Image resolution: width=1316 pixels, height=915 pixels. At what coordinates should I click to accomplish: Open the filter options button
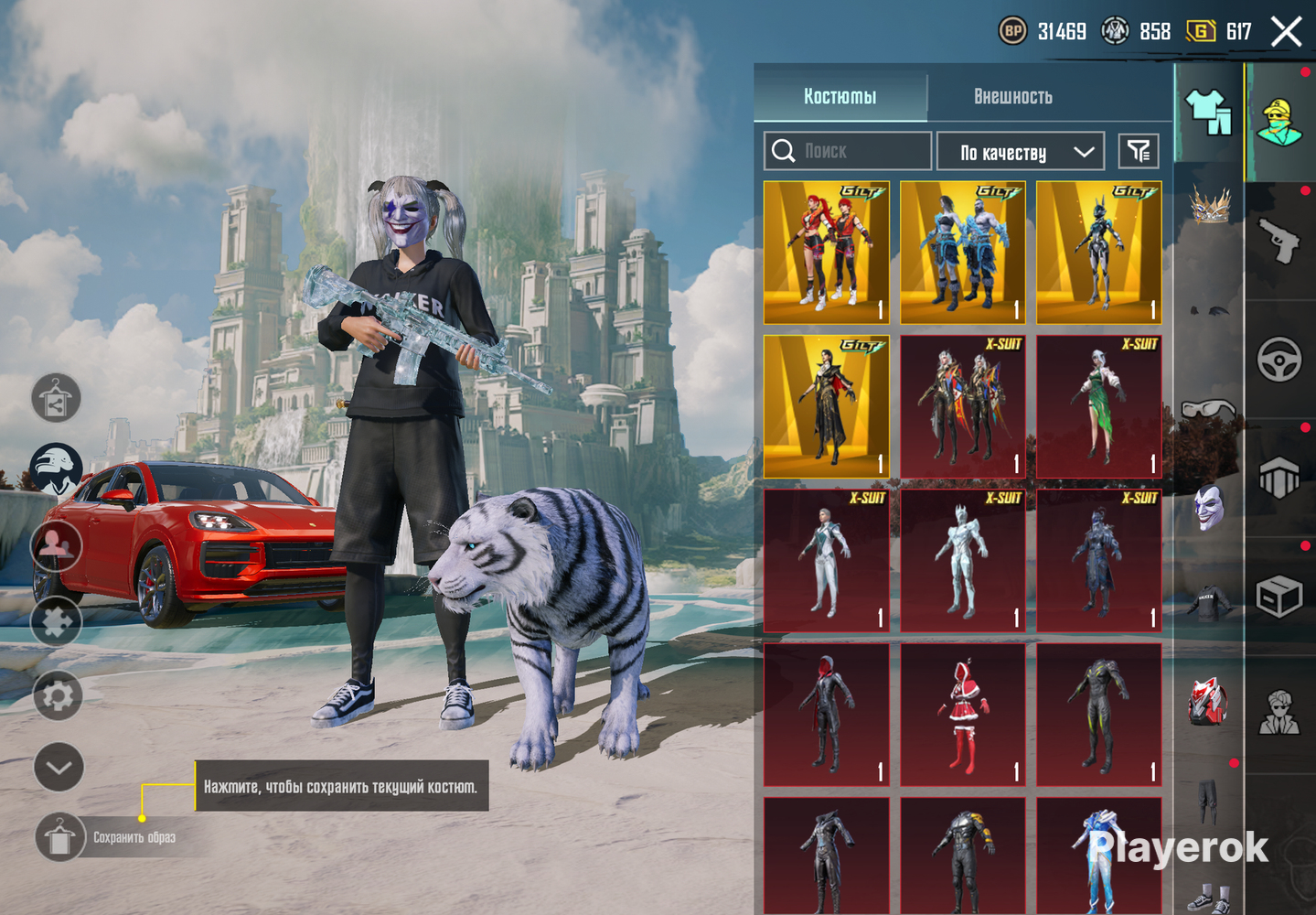(1139, 151)
